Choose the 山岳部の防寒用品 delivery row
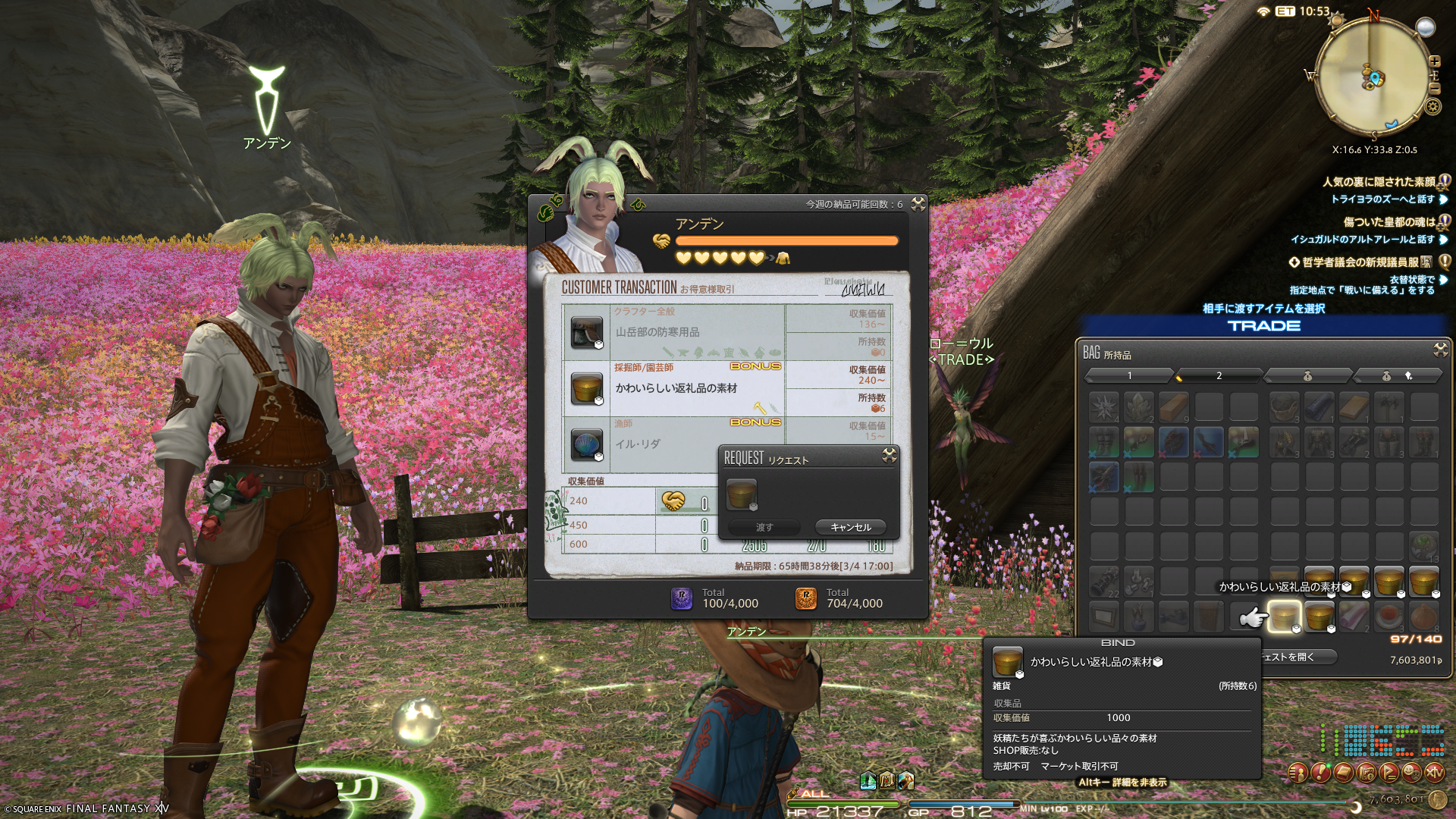 point(673,332)
